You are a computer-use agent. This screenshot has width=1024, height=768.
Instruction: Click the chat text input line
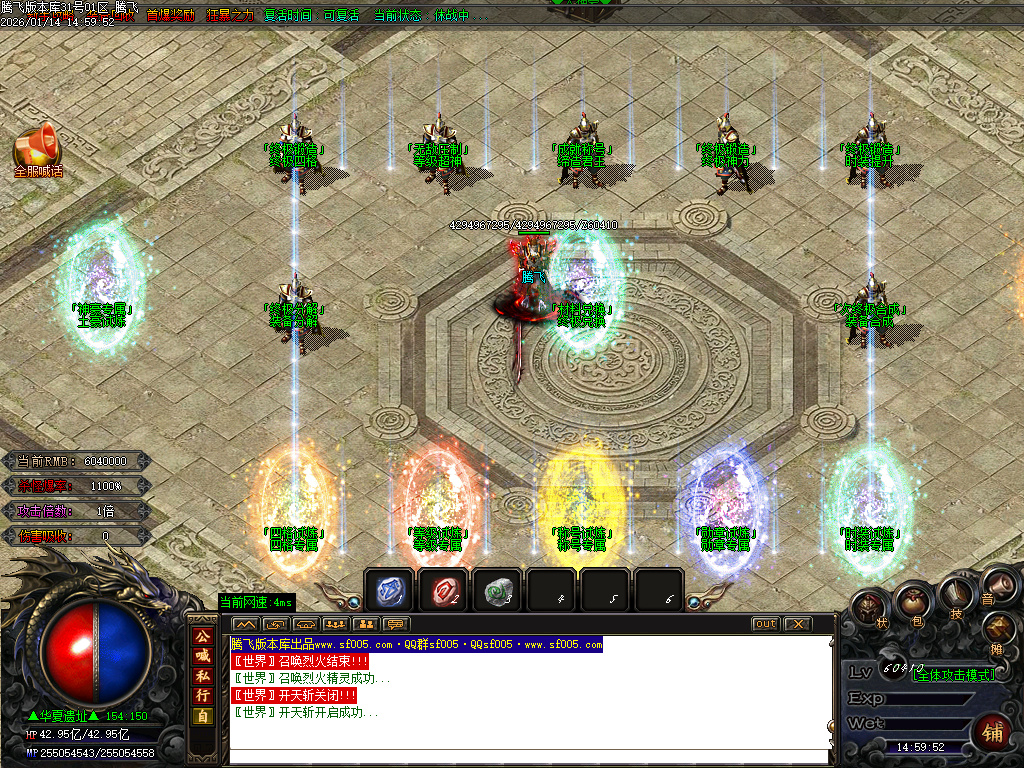click(530, 757)
